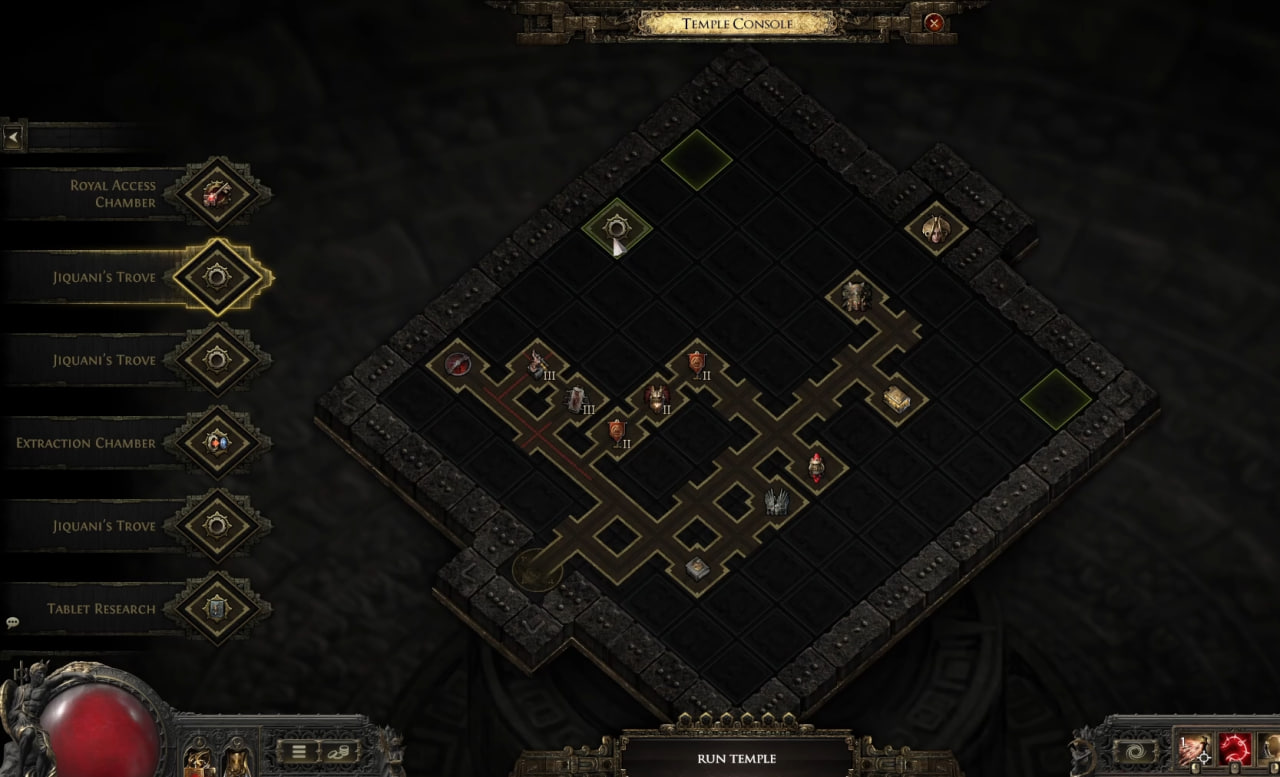Activate the red thorned ring skill
The height and width of the screenshot is (777, 1280).
tap(1236, 749)
